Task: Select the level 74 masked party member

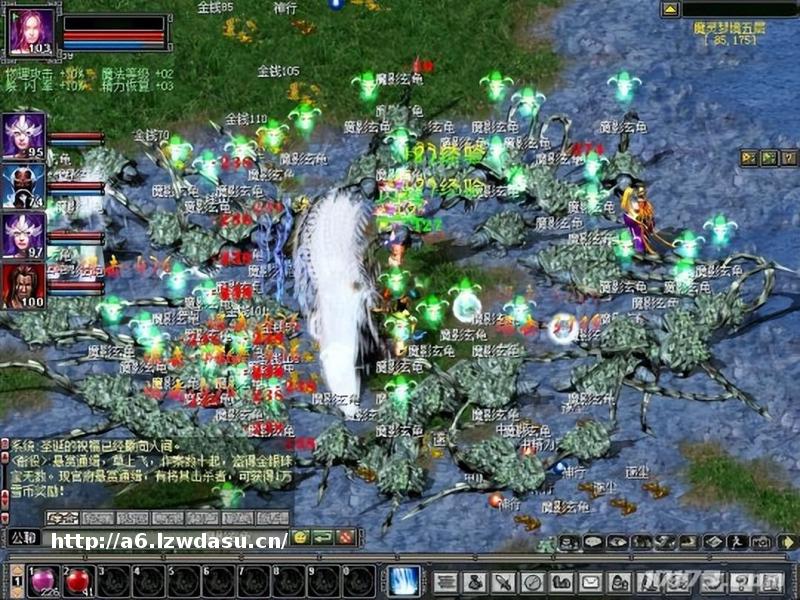Action: click(x=23, y=186)
